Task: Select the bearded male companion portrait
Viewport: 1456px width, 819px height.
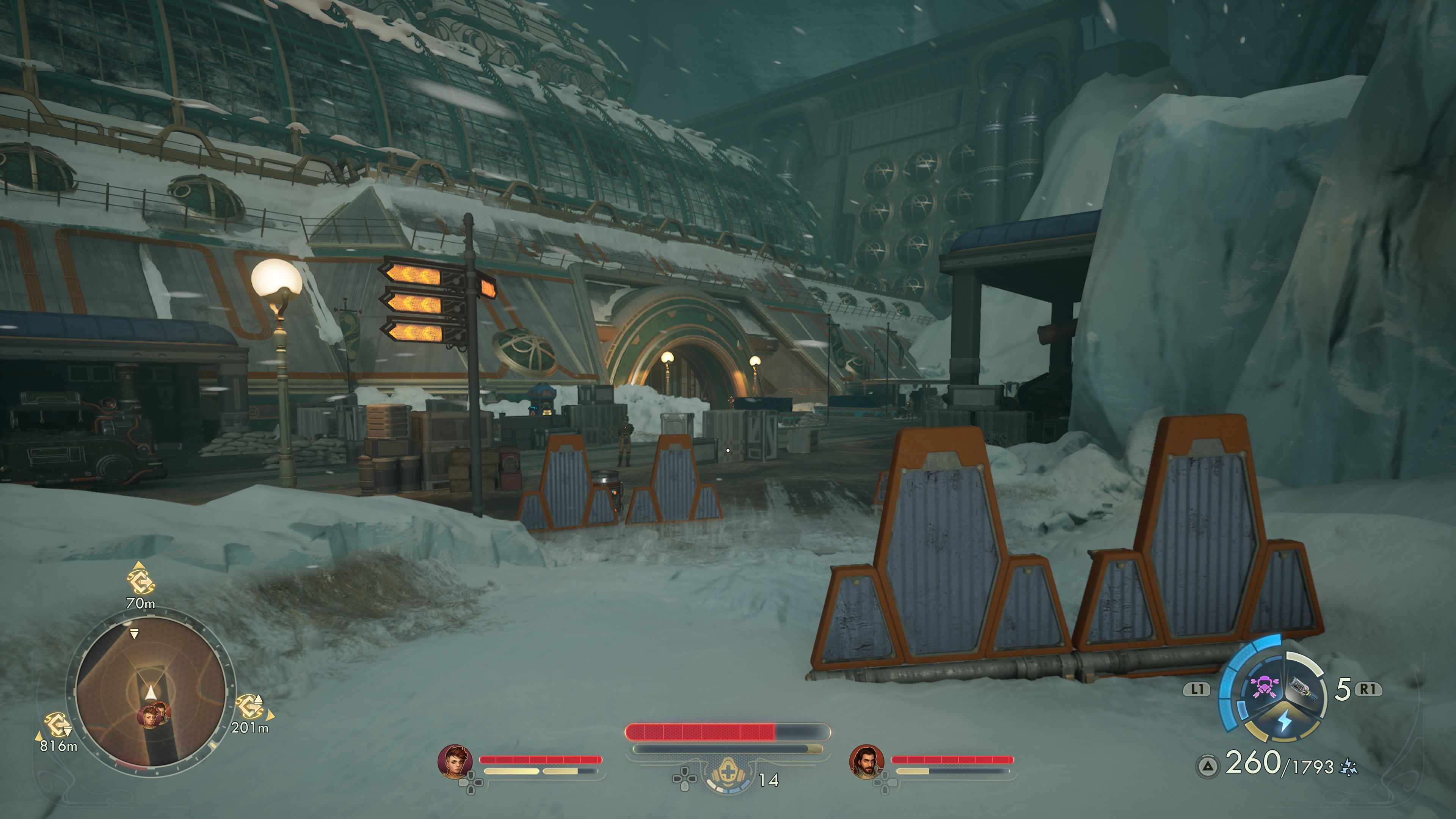Action: click(x=866, y=761)
